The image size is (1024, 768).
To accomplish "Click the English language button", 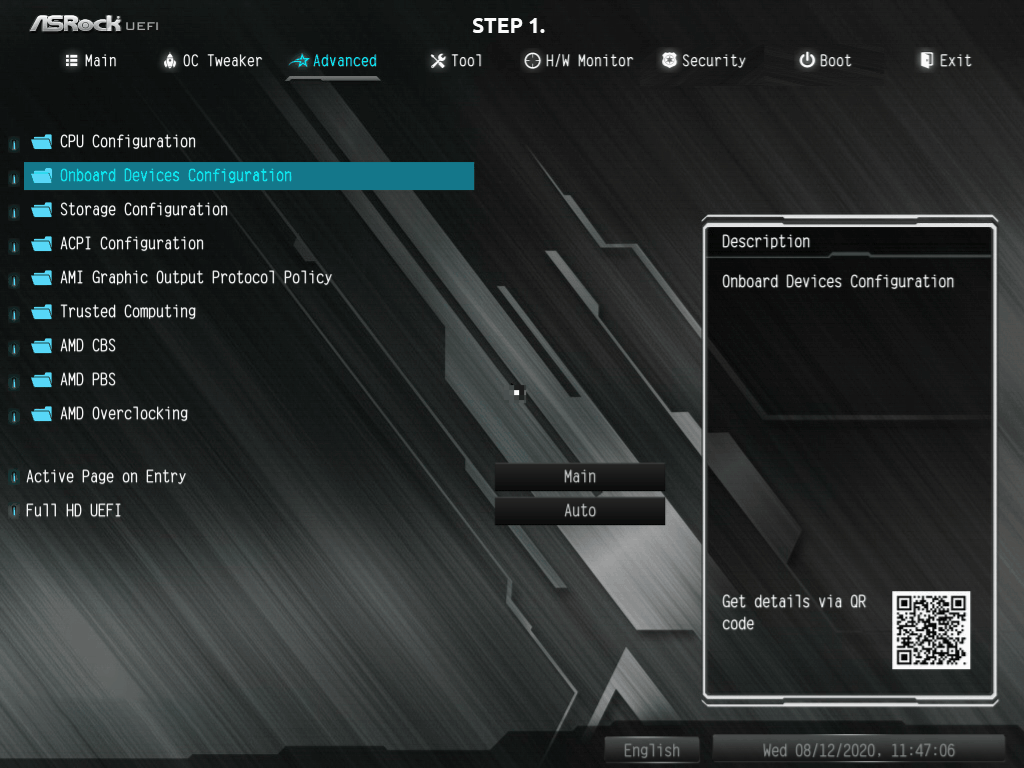I will (x=651, y=750).
